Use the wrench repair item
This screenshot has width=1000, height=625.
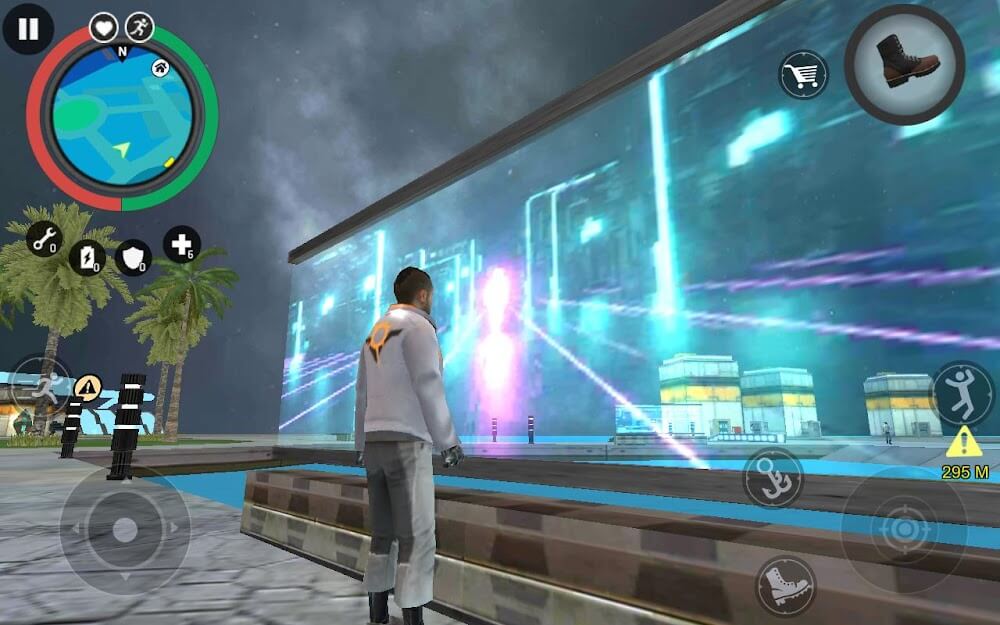point(44,239)
